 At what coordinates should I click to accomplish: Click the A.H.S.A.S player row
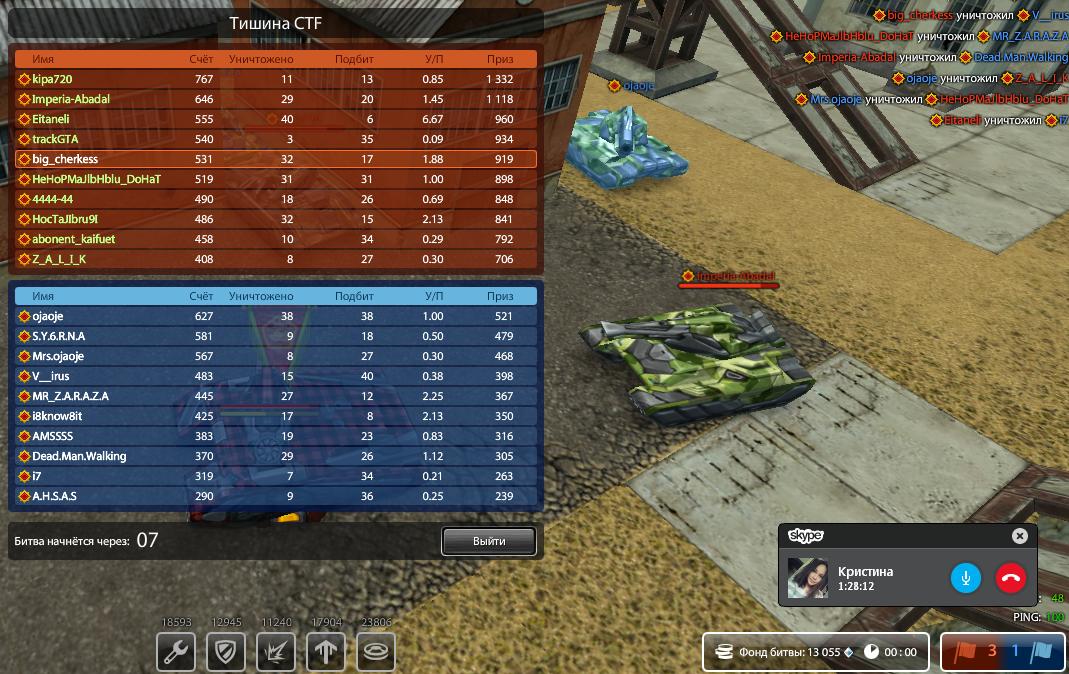click(54, 496)
